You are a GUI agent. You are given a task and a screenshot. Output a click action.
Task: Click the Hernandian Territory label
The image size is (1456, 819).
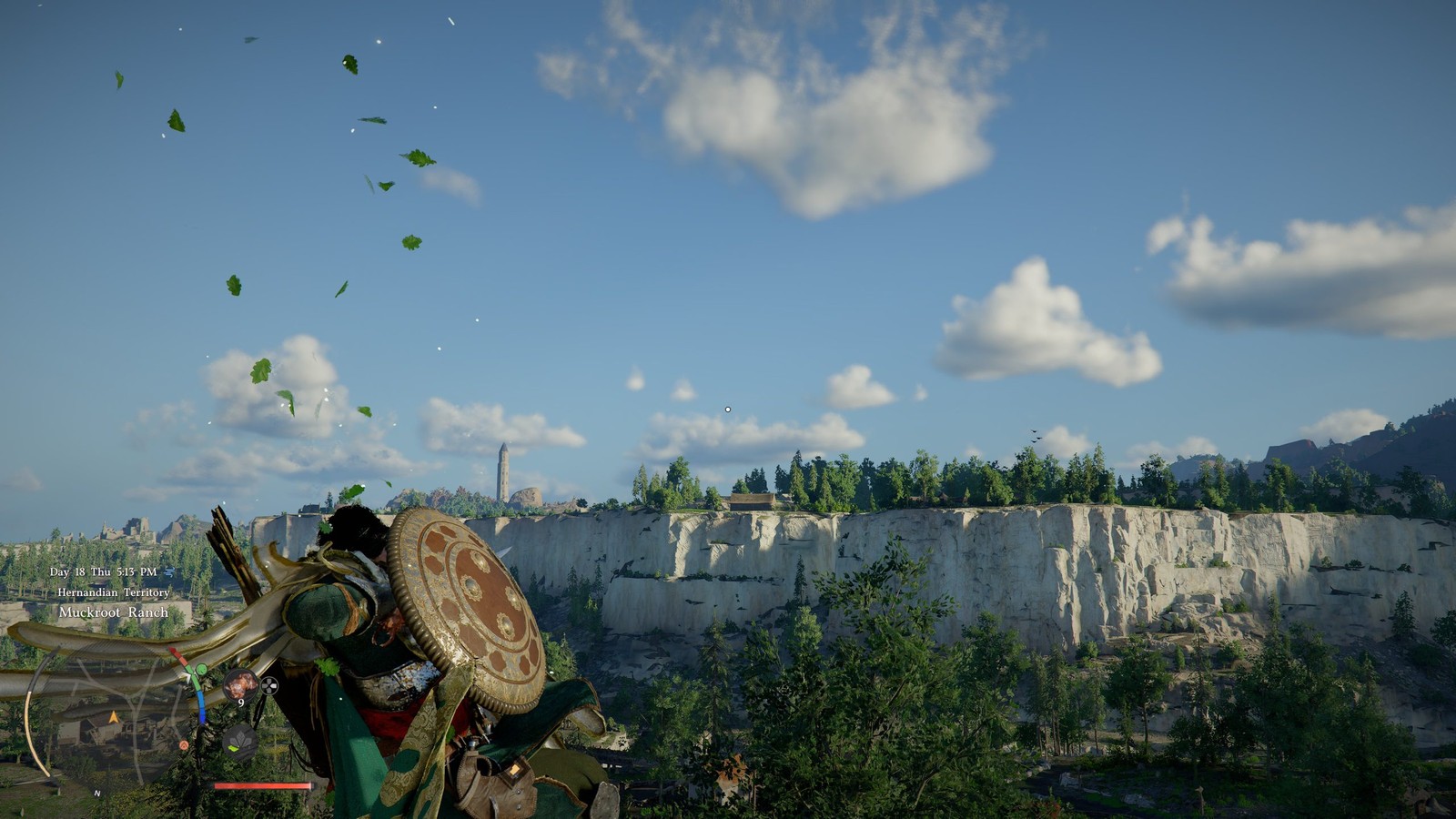[115, 592]
